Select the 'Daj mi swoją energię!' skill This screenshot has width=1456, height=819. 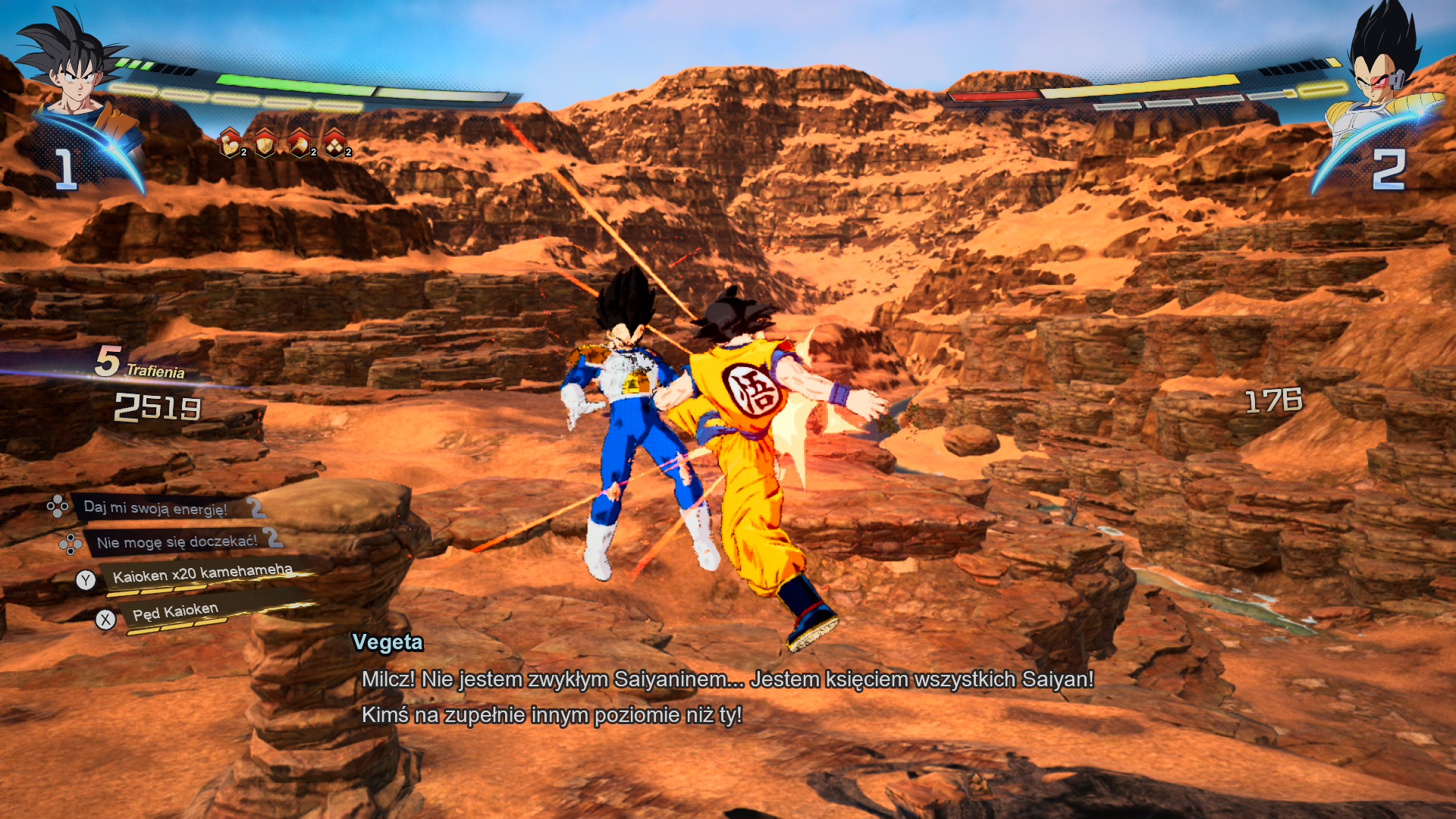click(x=155, y=507)
